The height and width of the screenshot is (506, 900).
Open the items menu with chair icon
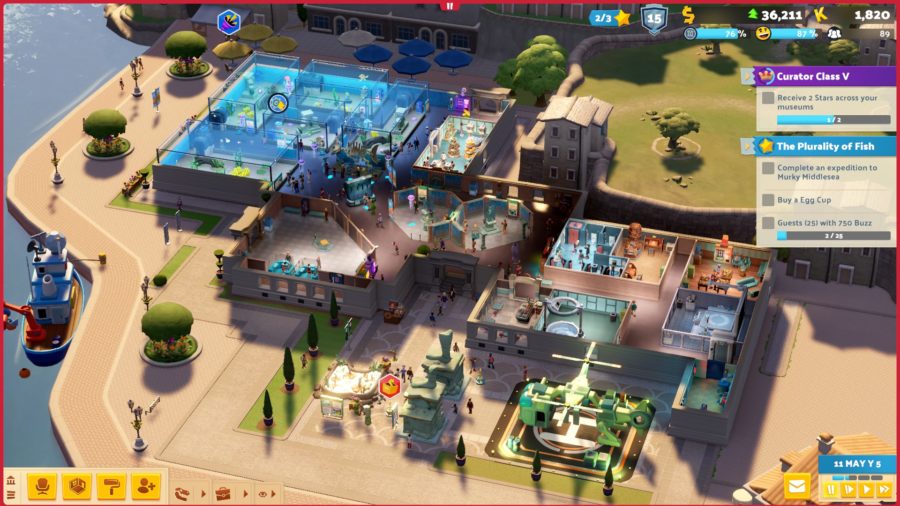coord(42,486)
